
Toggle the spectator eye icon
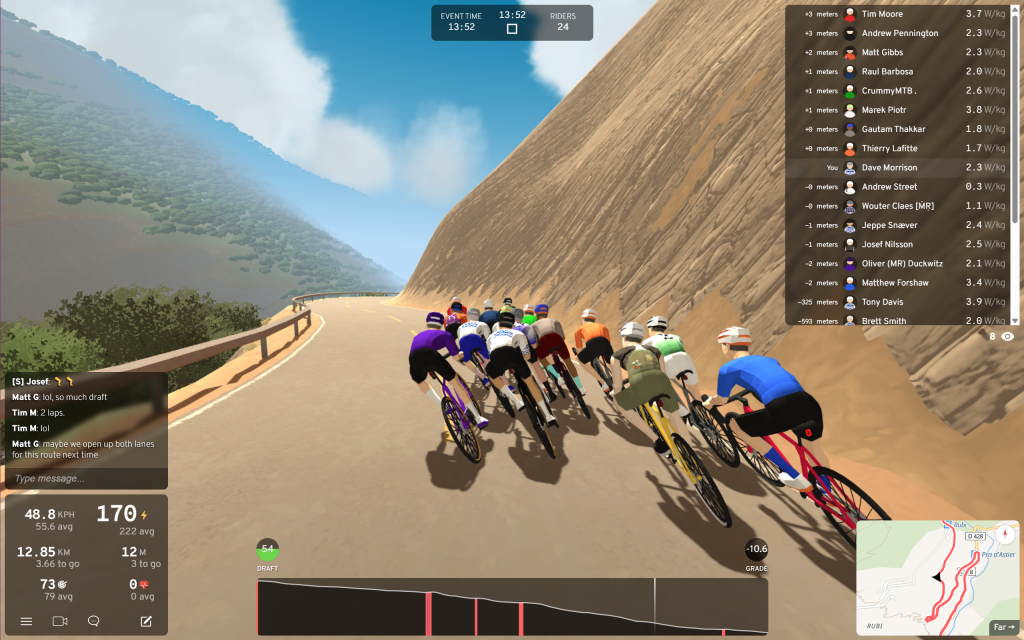click(1007, 337)
